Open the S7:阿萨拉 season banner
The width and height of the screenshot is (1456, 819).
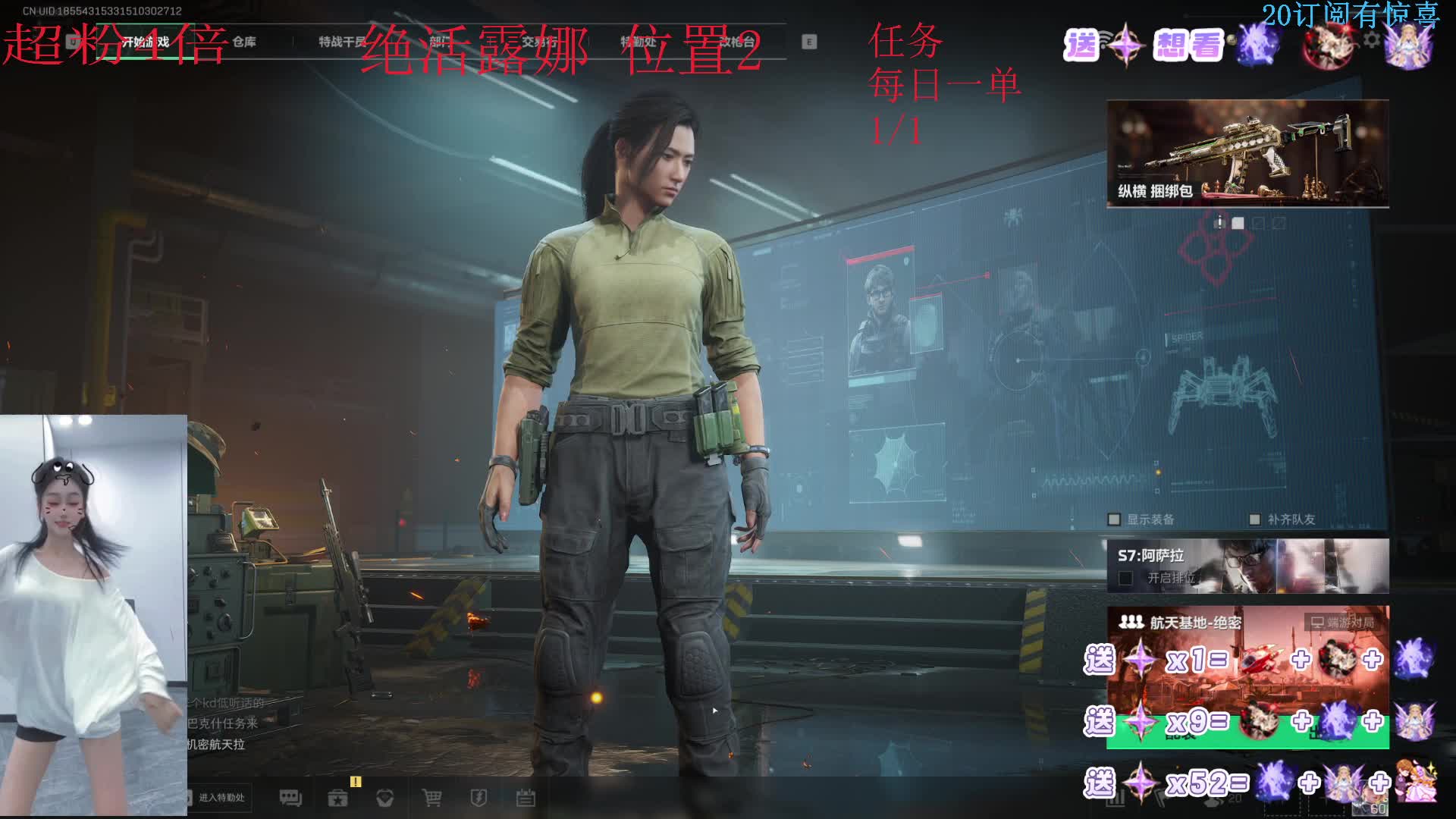point(1247,566)
